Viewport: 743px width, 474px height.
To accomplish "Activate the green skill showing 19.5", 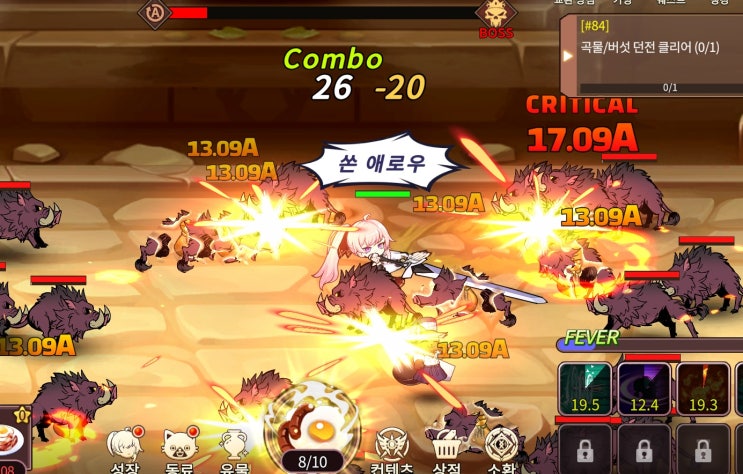I will [x=585, y=388].
